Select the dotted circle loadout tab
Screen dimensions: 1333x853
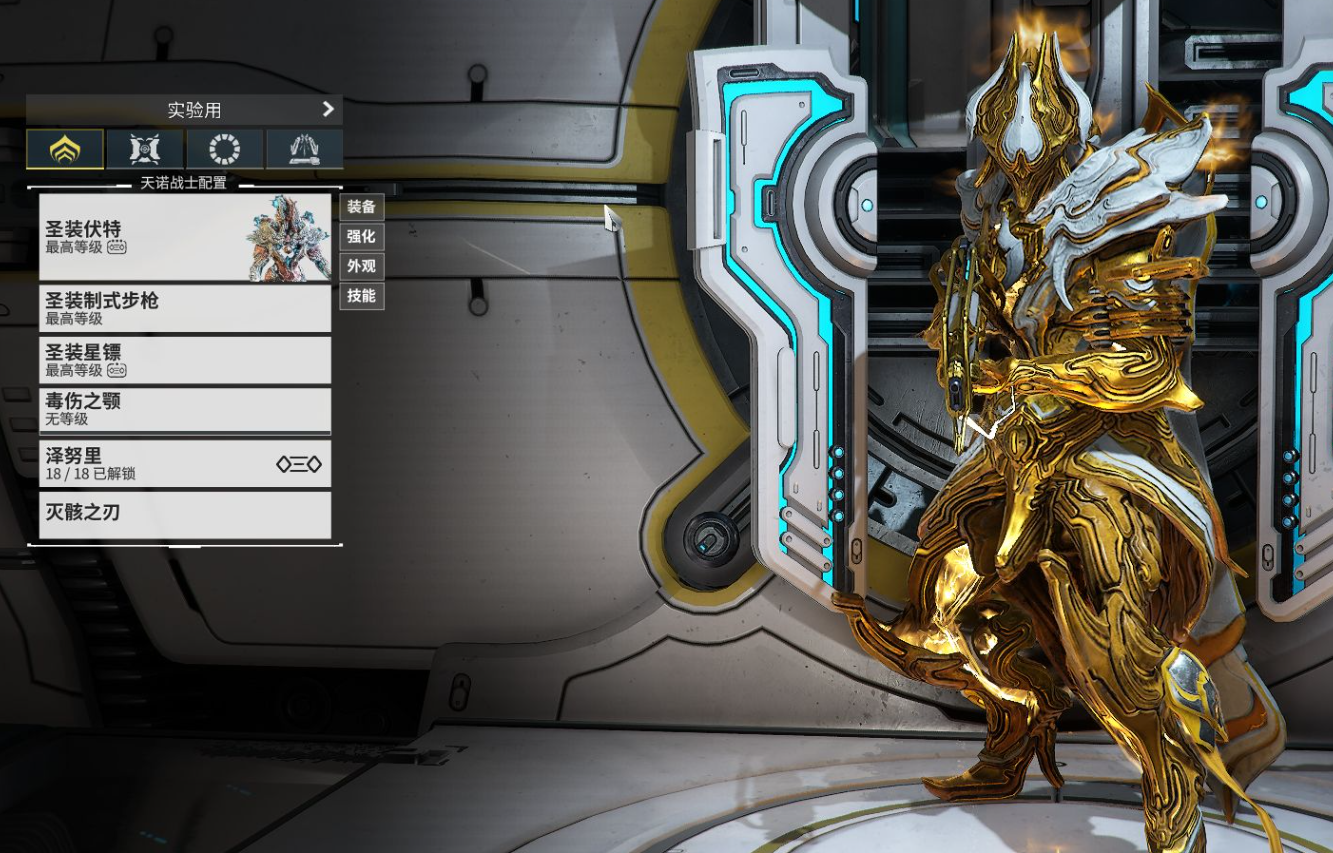(225, 149)
